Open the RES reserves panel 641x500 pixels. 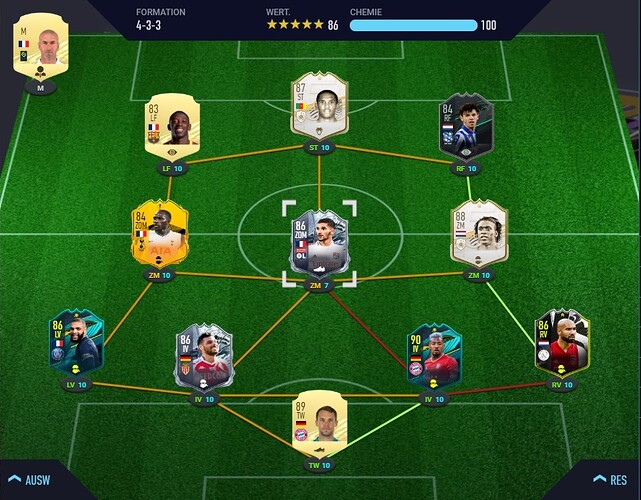click(609, 478)
